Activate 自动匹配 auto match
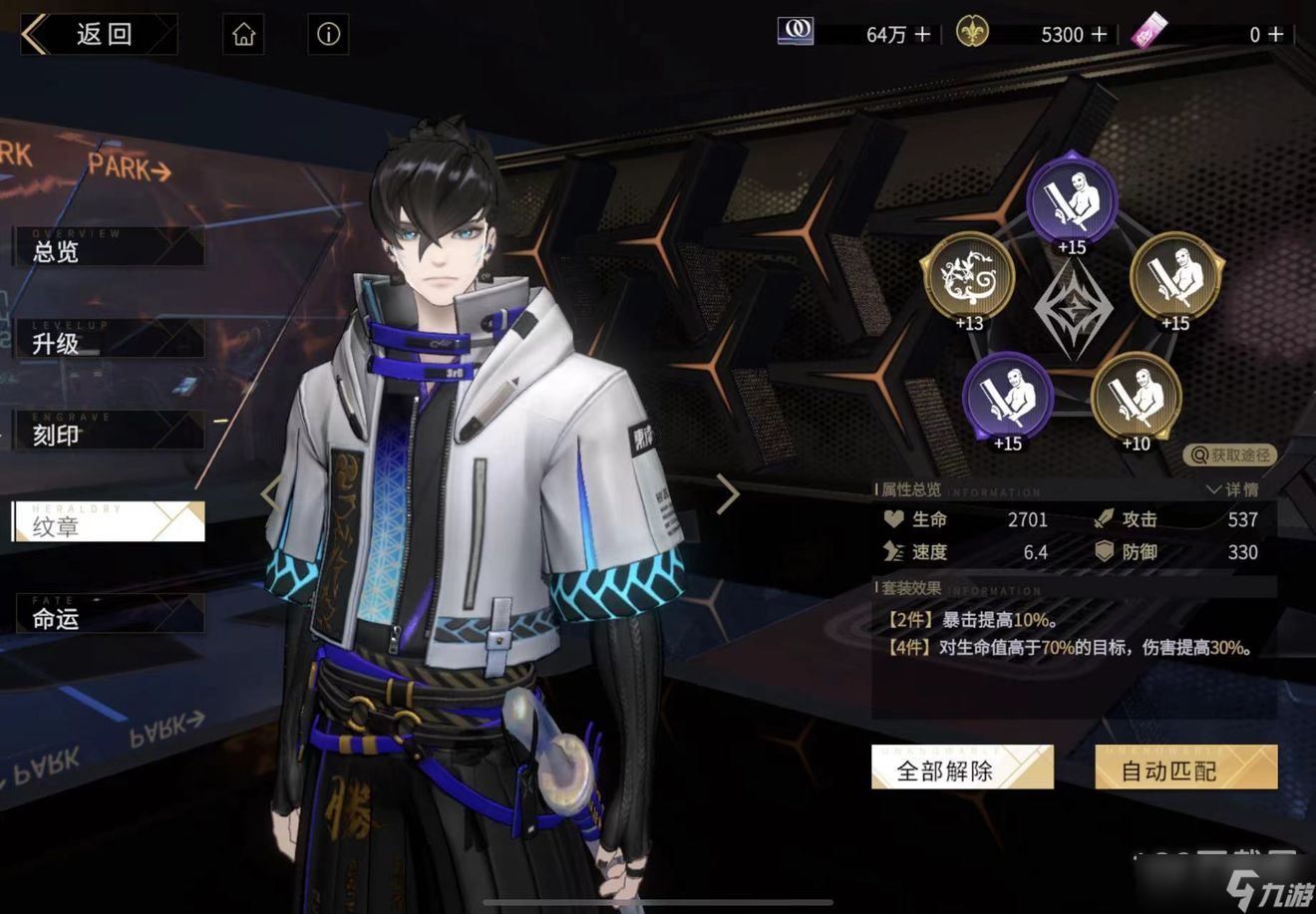This screenshot has width=1316, height=914. pos(1185,769)
